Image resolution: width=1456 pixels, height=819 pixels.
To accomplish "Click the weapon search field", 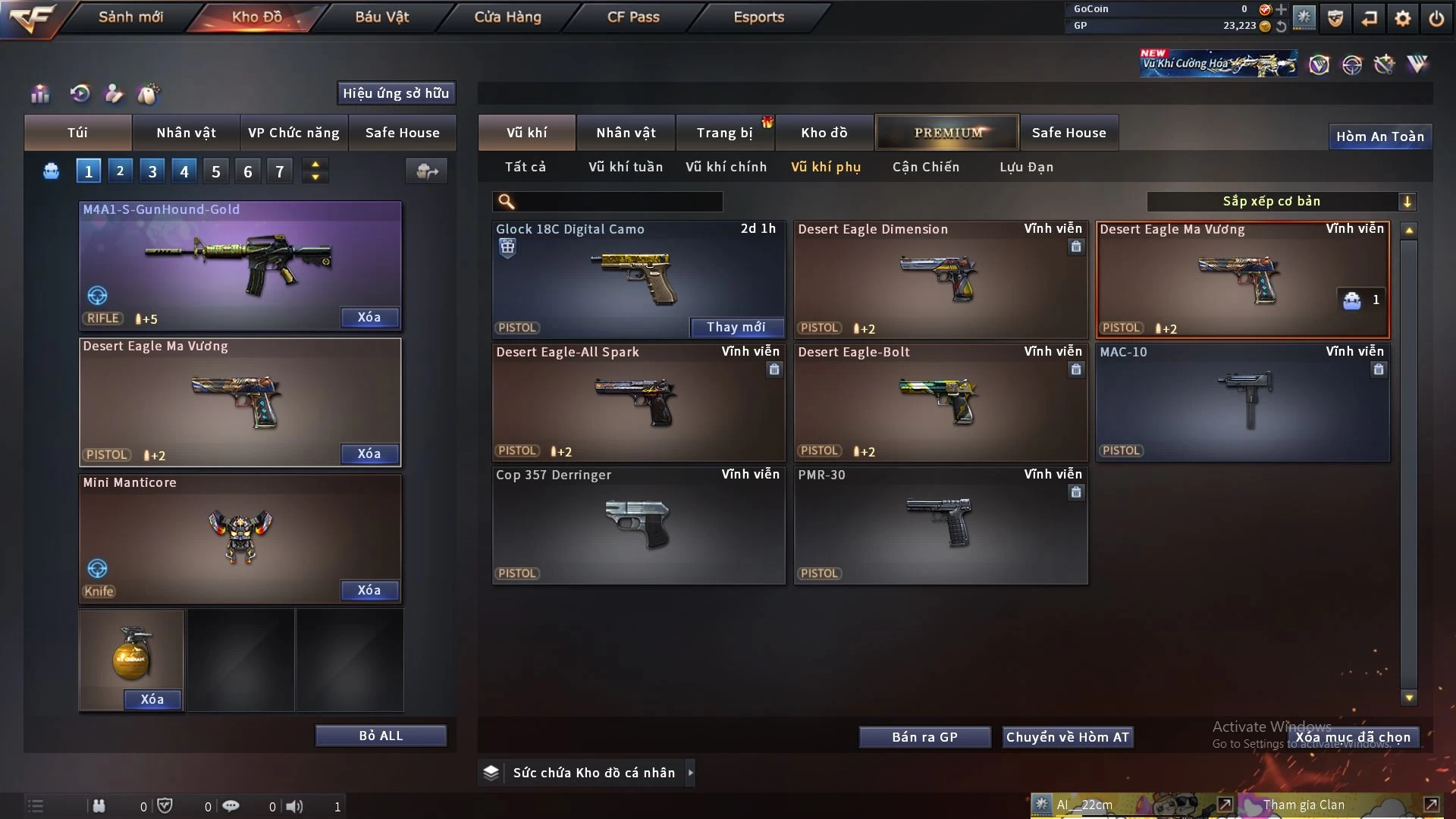I will pyautogui.click(x=618, y=201).
